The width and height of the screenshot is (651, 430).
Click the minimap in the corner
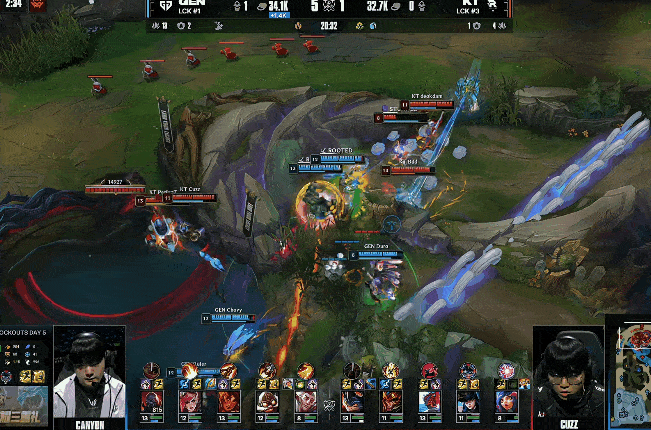pos(628,368)
